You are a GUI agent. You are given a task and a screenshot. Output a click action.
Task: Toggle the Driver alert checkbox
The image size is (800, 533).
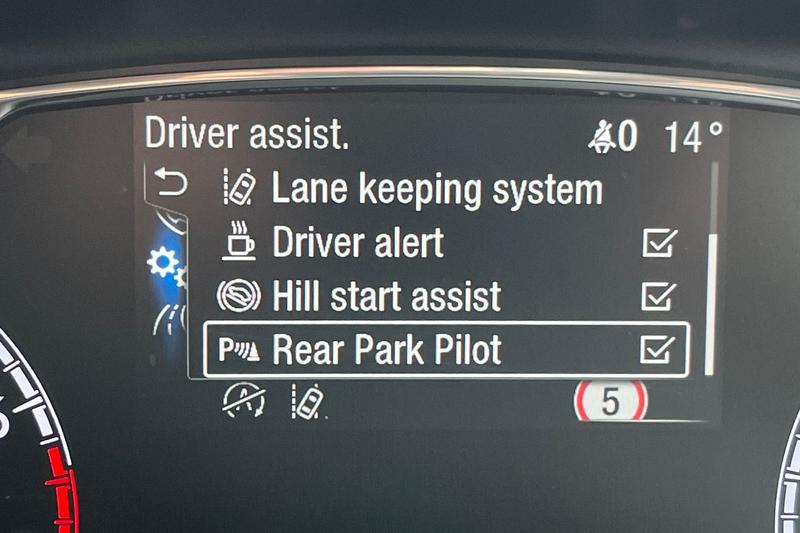click(659, 243)
